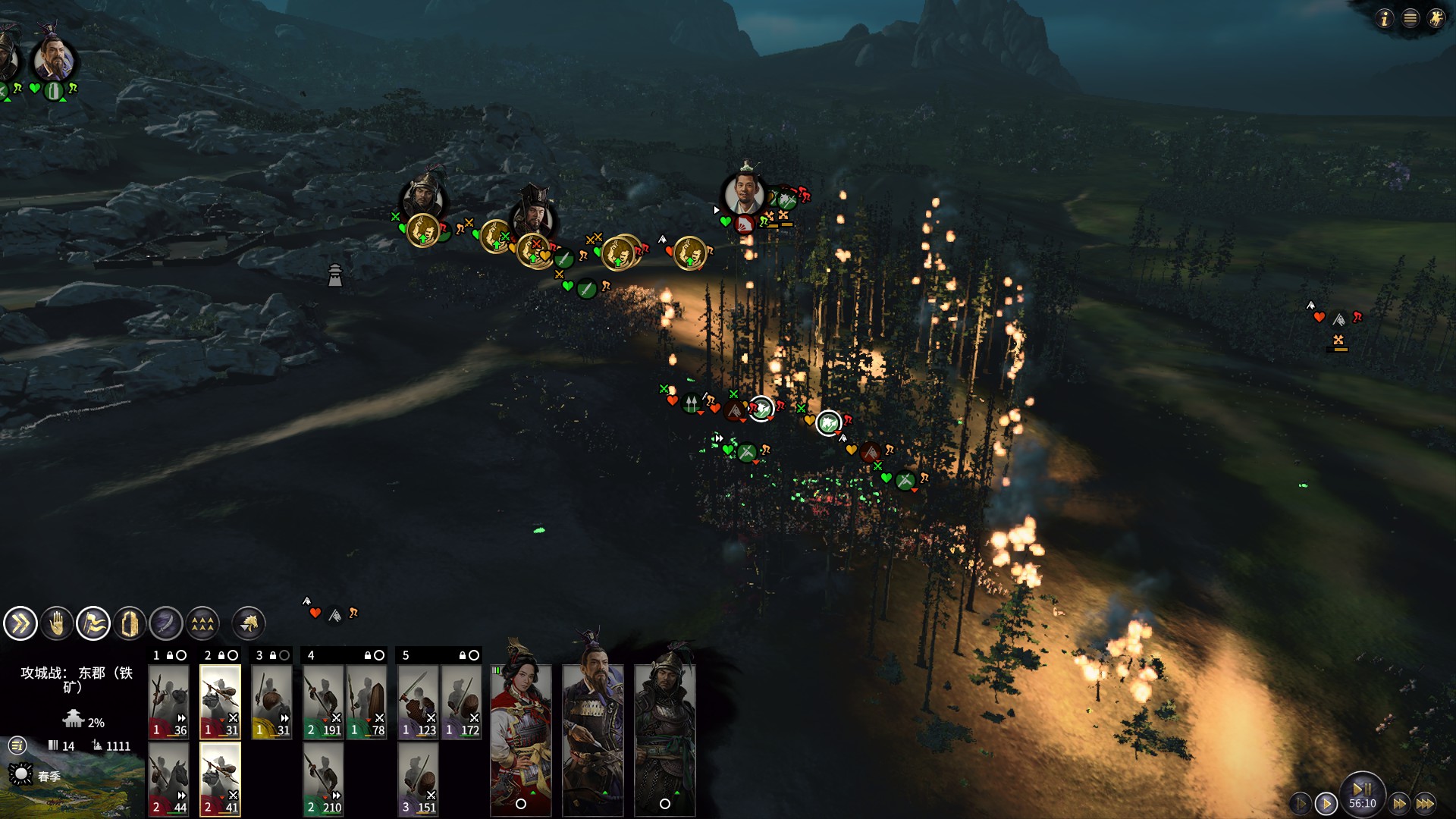Screen dimensions: 1456x819
Task: Switch to slow motion speed
Action: [1300, 803]
